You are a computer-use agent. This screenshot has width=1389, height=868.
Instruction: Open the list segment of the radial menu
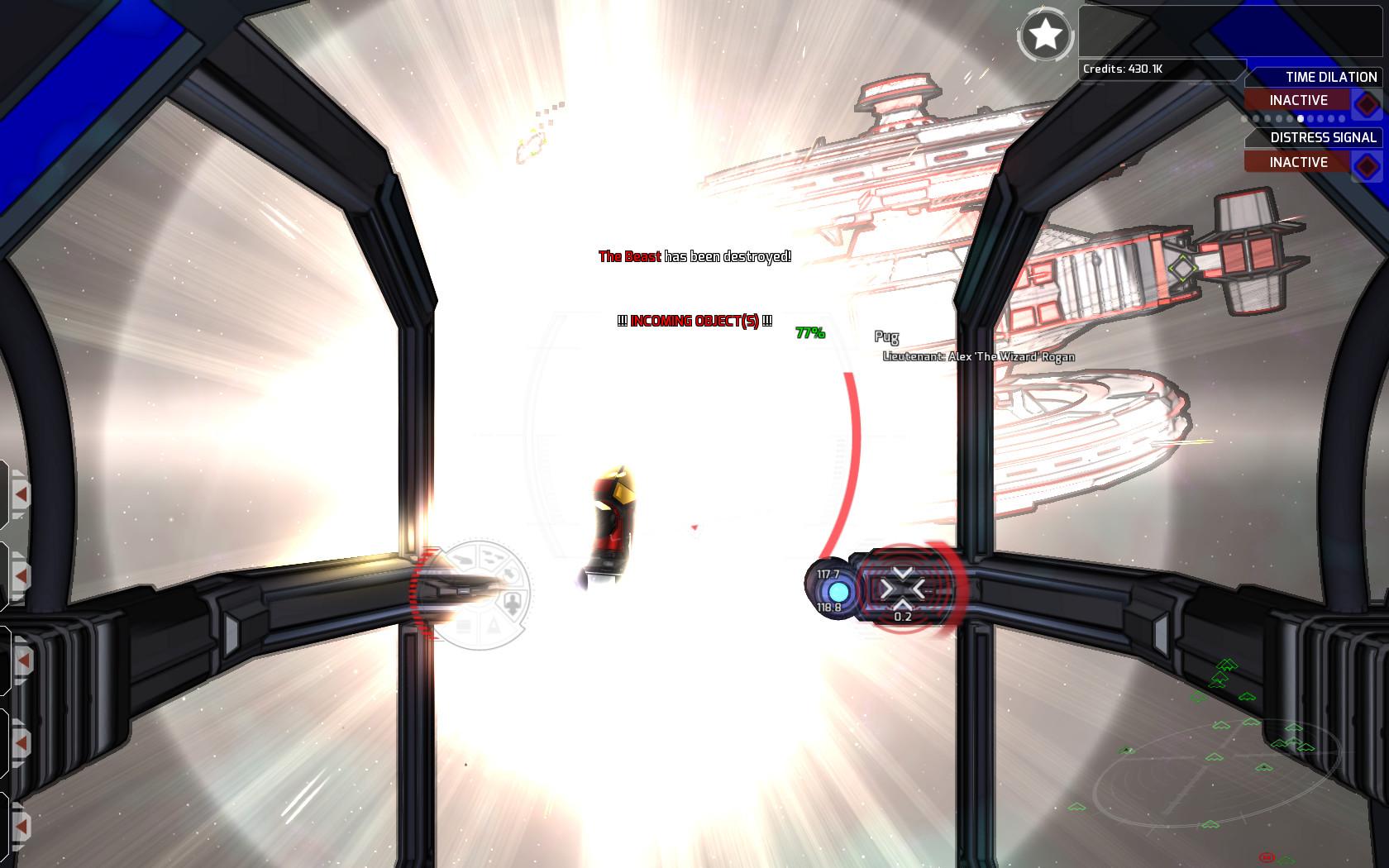462,627
